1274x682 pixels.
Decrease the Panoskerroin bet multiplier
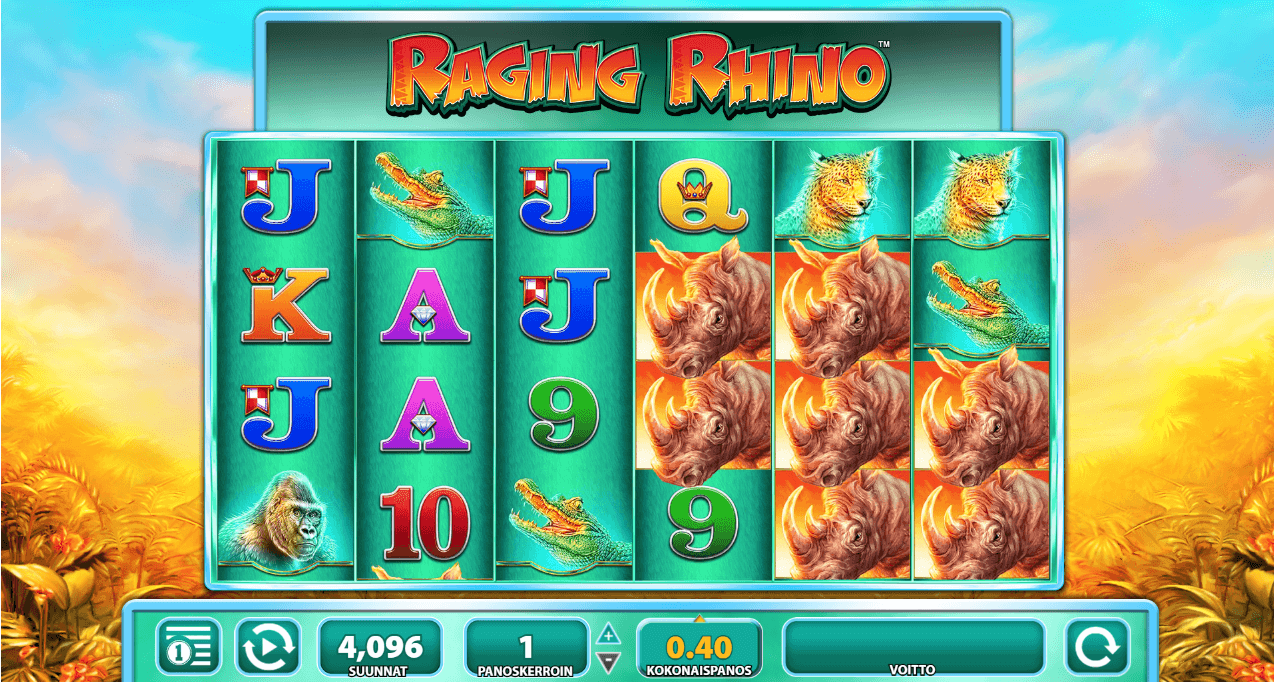[608, 660]
